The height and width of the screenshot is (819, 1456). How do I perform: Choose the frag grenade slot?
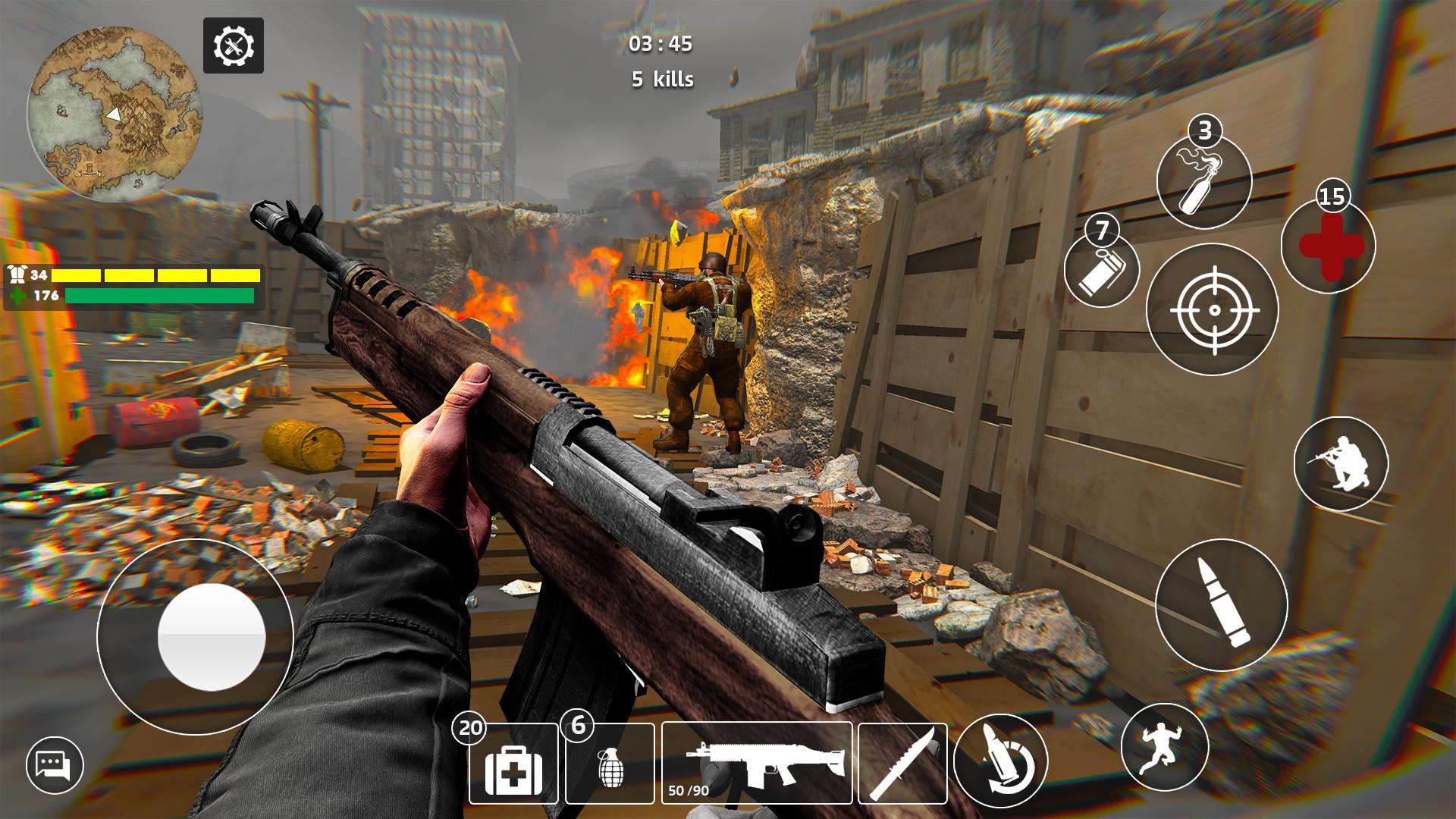[610, 763]
